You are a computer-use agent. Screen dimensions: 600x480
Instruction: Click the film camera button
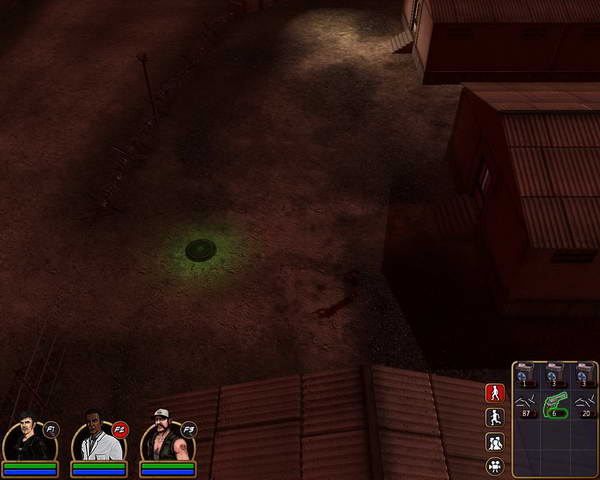(494, 466)
